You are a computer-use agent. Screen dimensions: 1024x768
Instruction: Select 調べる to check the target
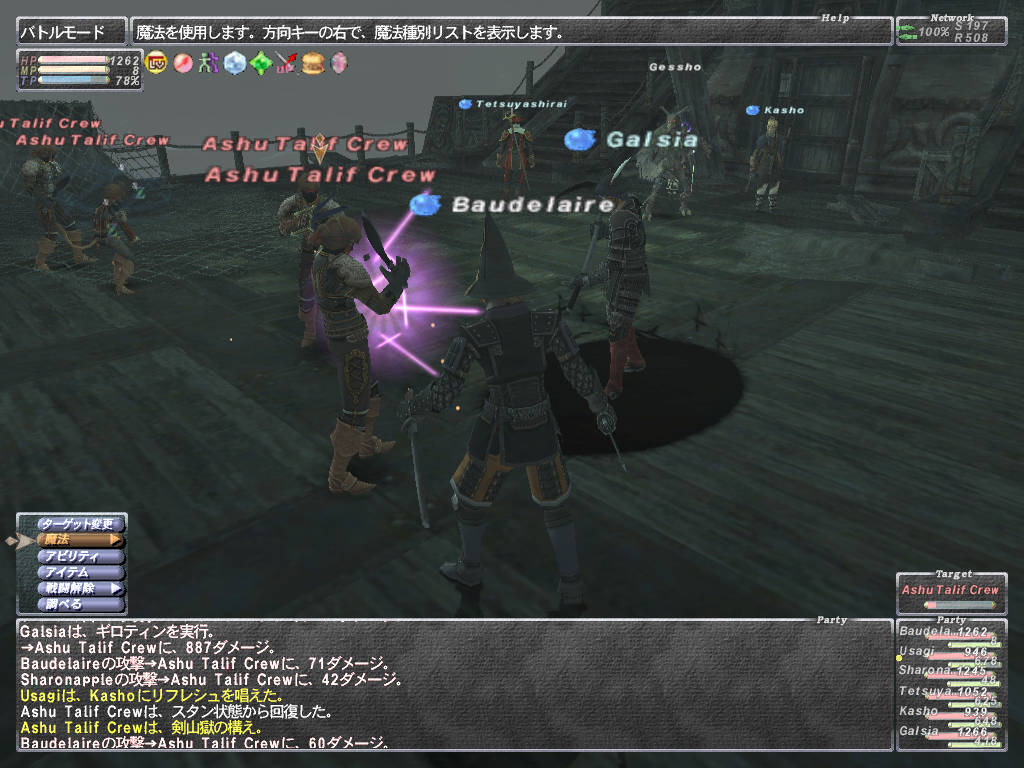click(x=80, y=605)
